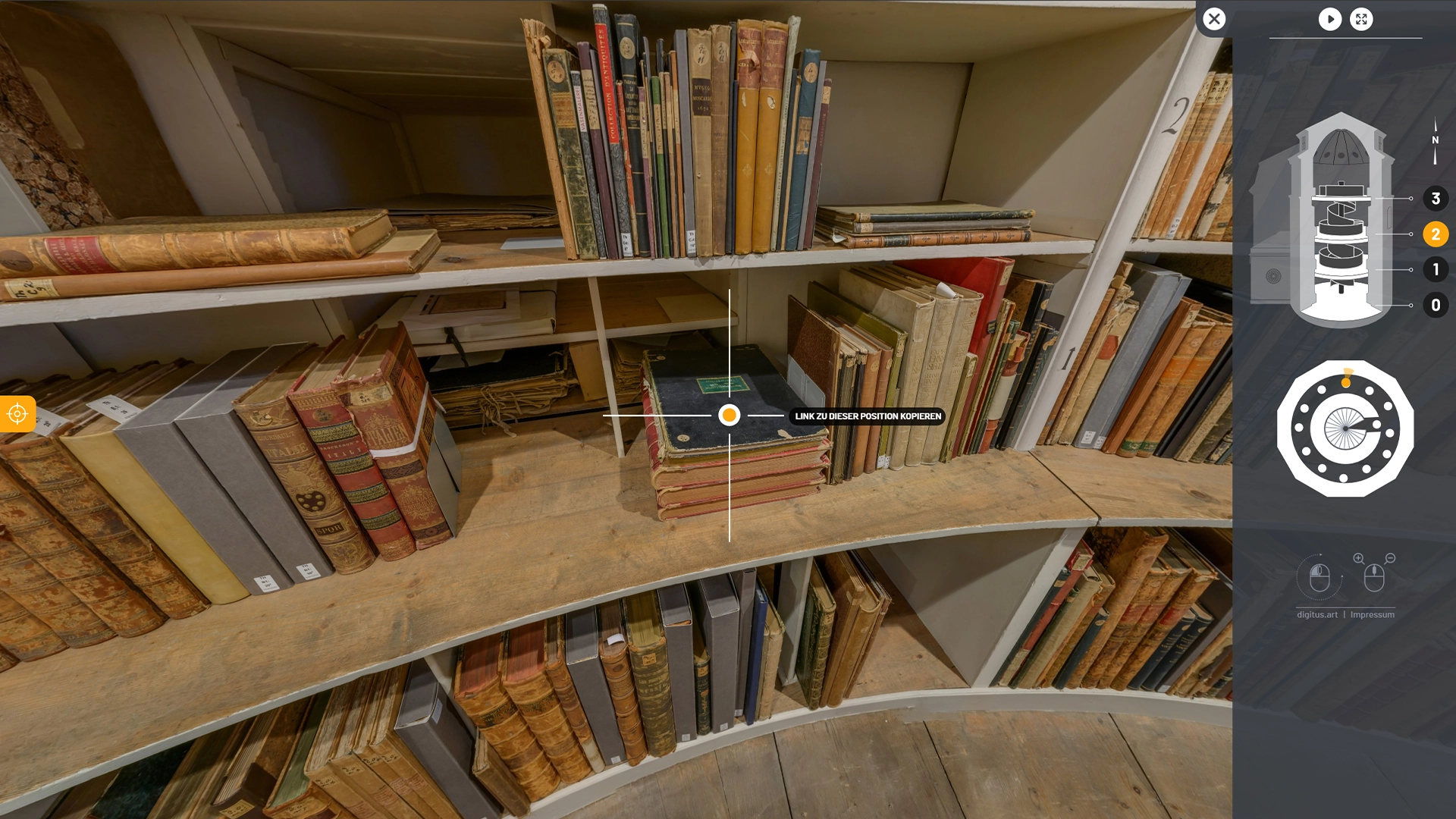1456x819 pixels.
Task: Open the Impressum page
Action: (1372, 615)
